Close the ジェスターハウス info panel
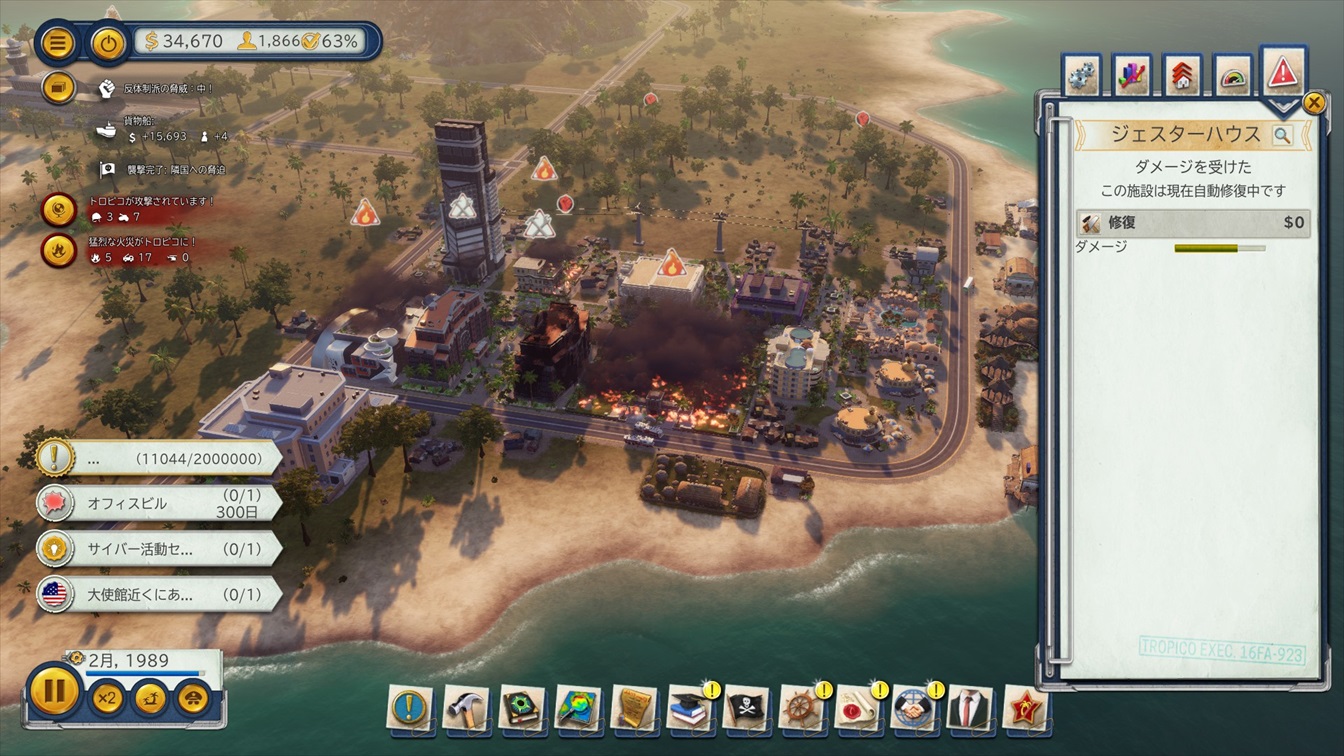1344x756 pixels. pyautogui.click(x=1314, y=102)
